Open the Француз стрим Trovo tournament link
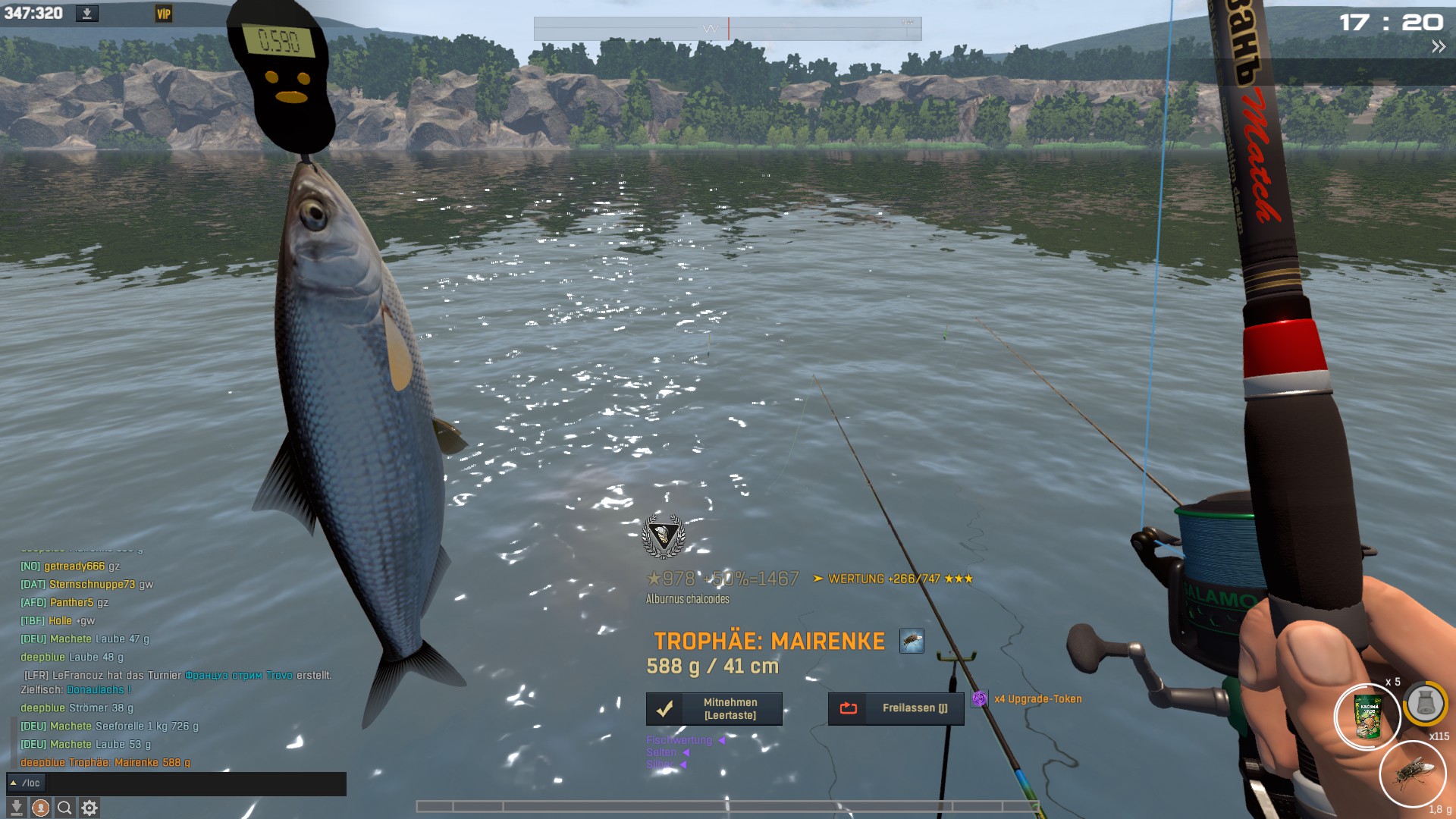Viewport: 1456px width, 819px height. (x=238, y=675)
